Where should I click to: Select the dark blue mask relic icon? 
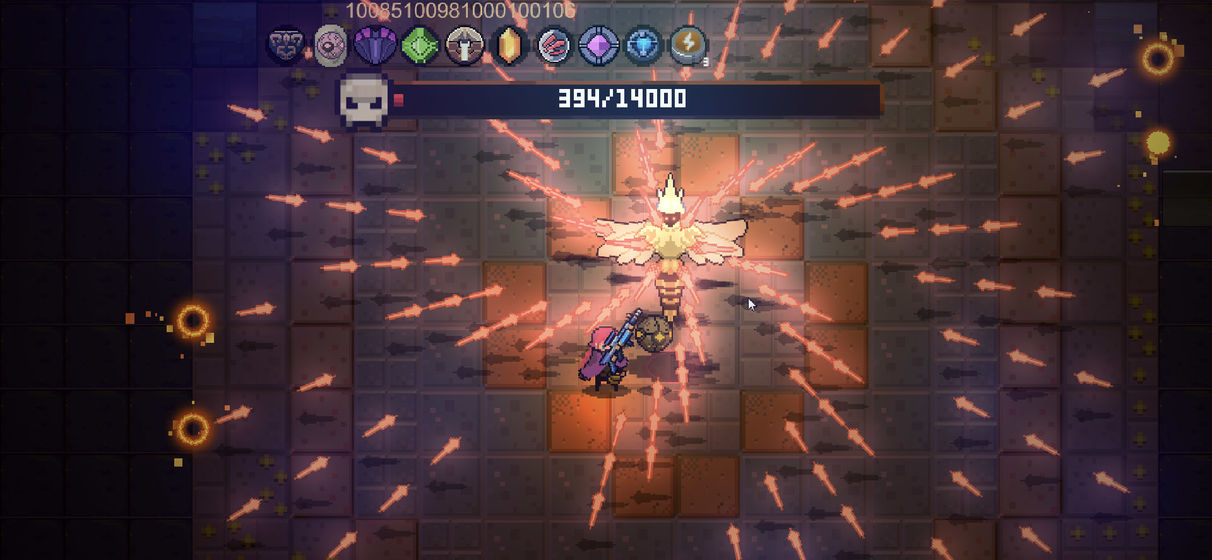[x=287, y=45]
